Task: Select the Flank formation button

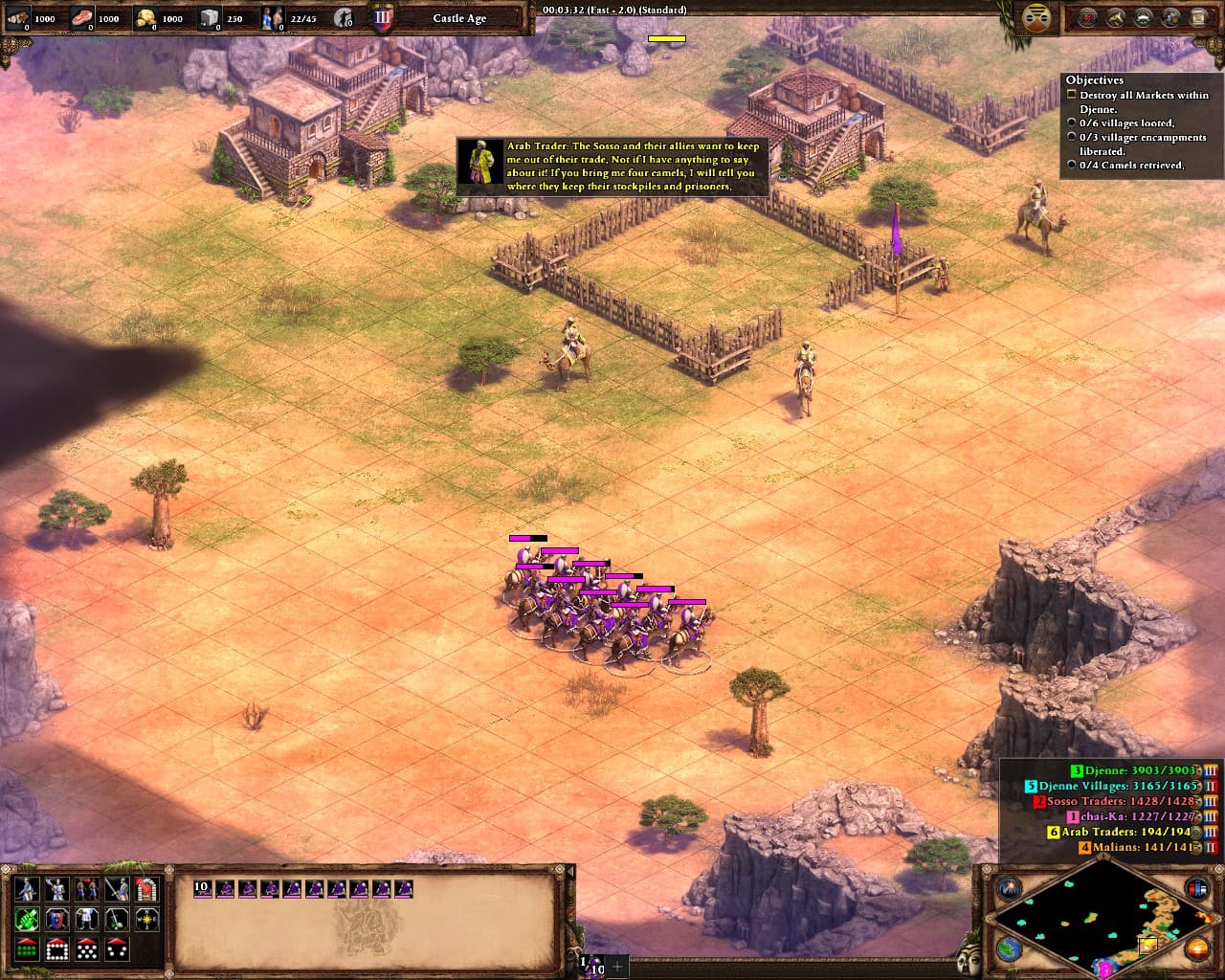Action: pos(117,949)
